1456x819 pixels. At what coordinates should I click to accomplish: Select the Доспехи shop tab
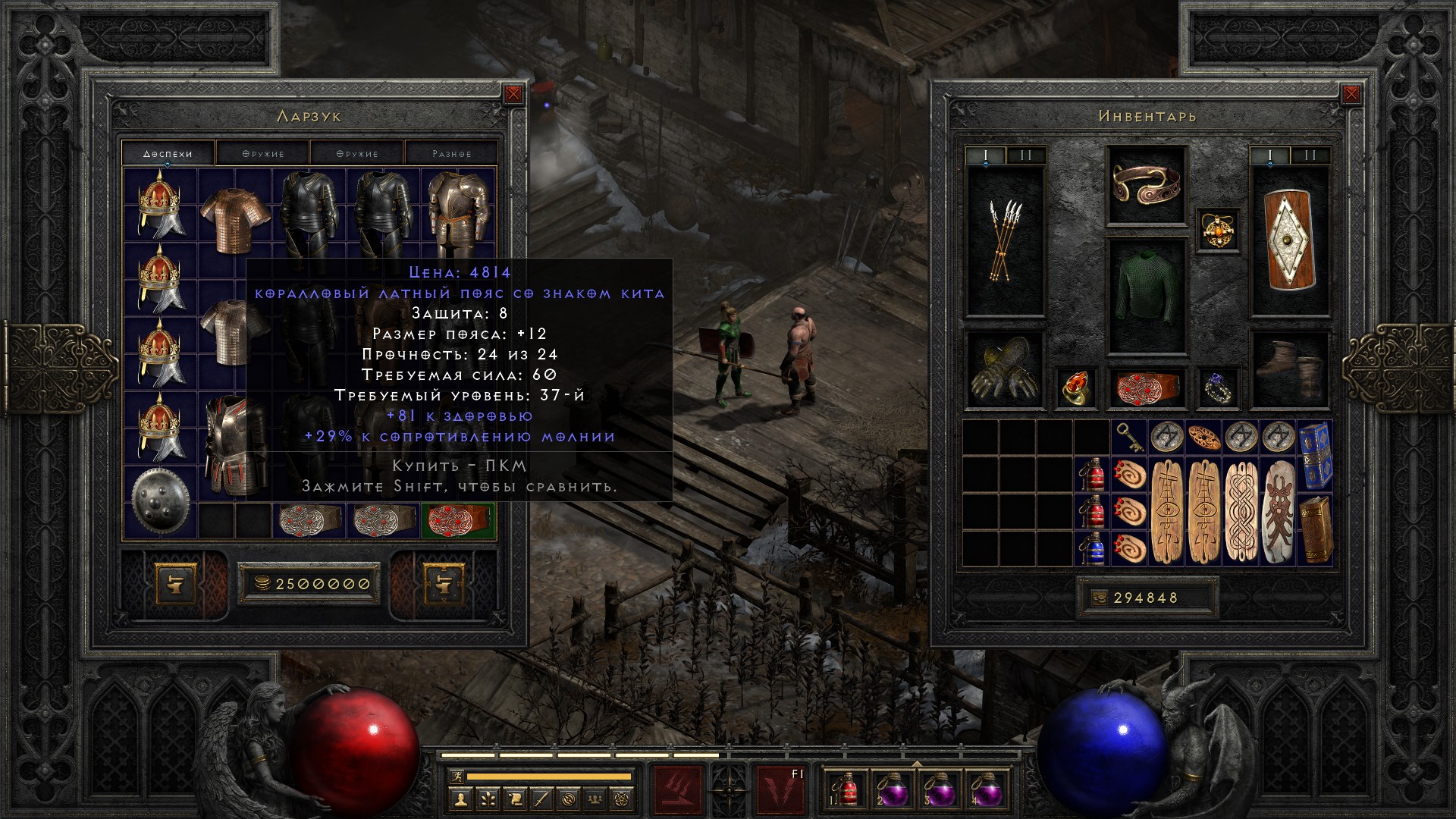(x=168, y=154)
